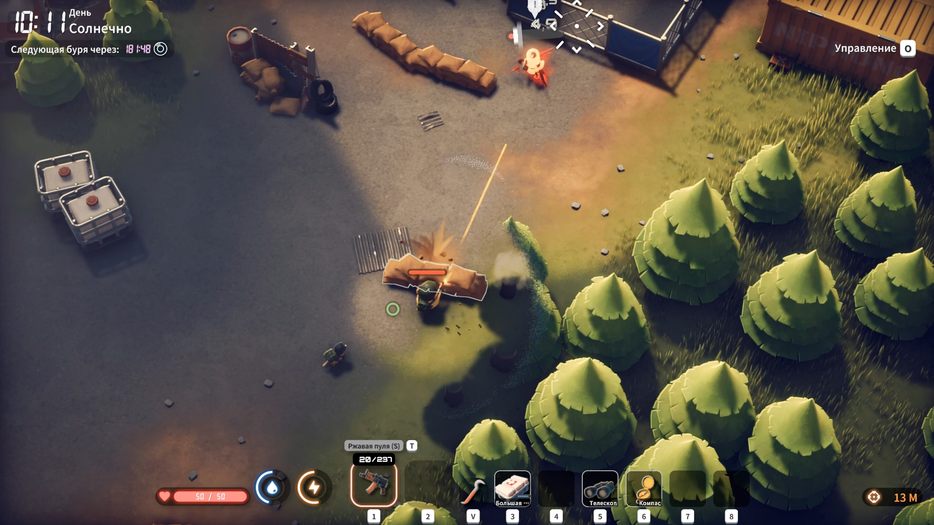Click the storm icon beside the countdown
This screenshot has height=525, width=934.
click(x=161, y=49)
